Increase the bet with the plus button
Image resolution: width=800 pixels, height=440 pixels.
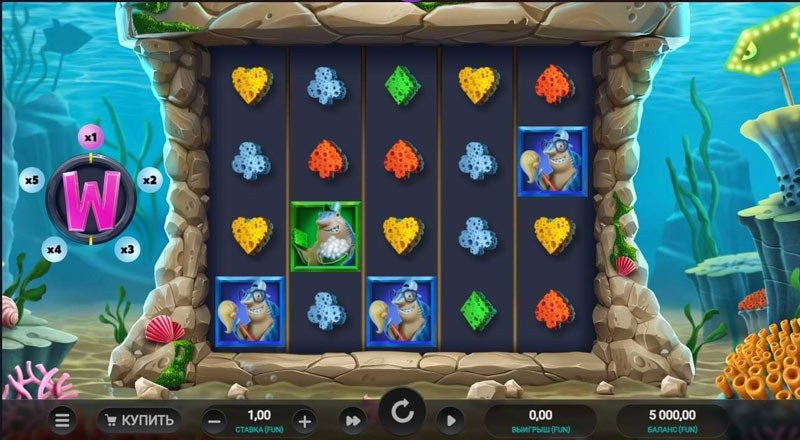pyautogui.click(x=304, y=419)
